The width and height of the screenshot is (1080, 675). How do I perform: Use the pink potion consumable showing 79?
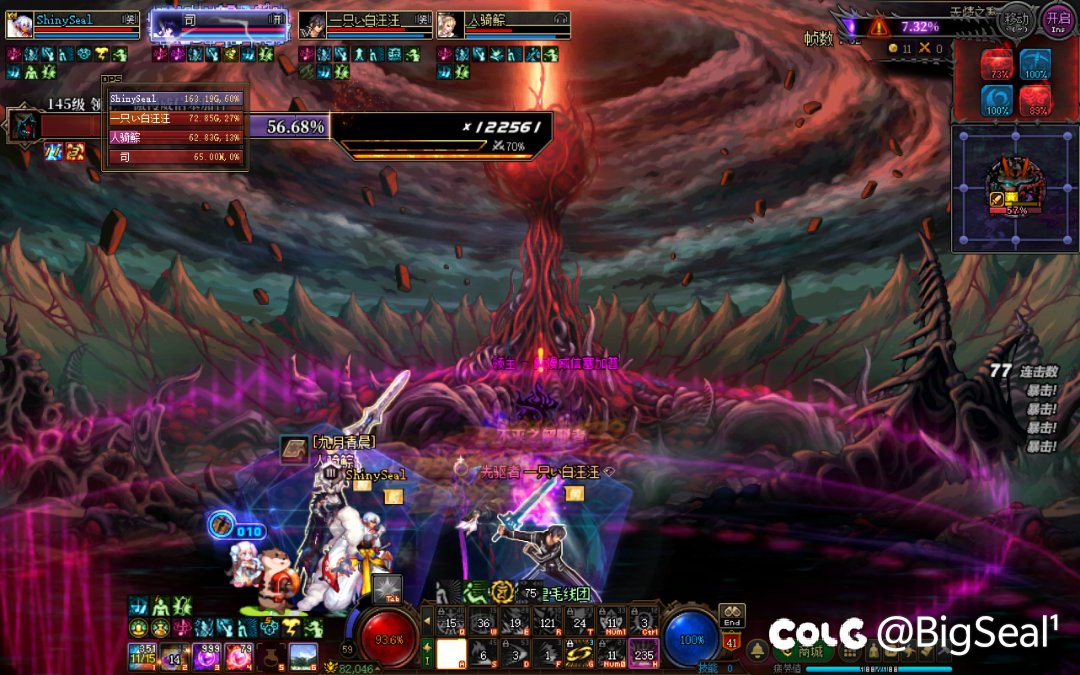click(x=240, y=655)
